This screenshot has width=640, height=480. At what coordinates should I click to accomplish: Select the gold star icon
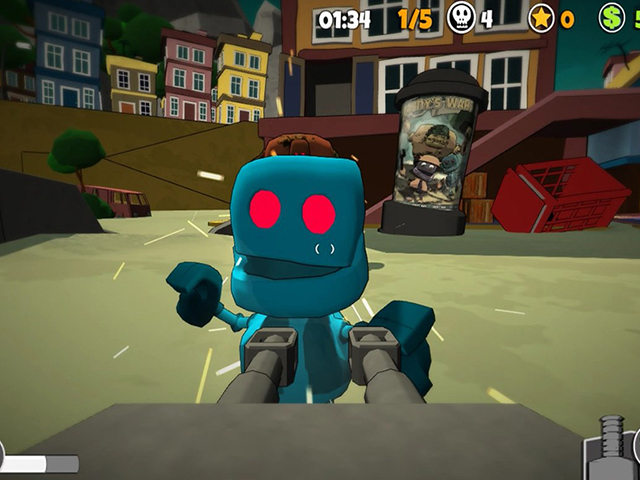[x=541, y=18]
